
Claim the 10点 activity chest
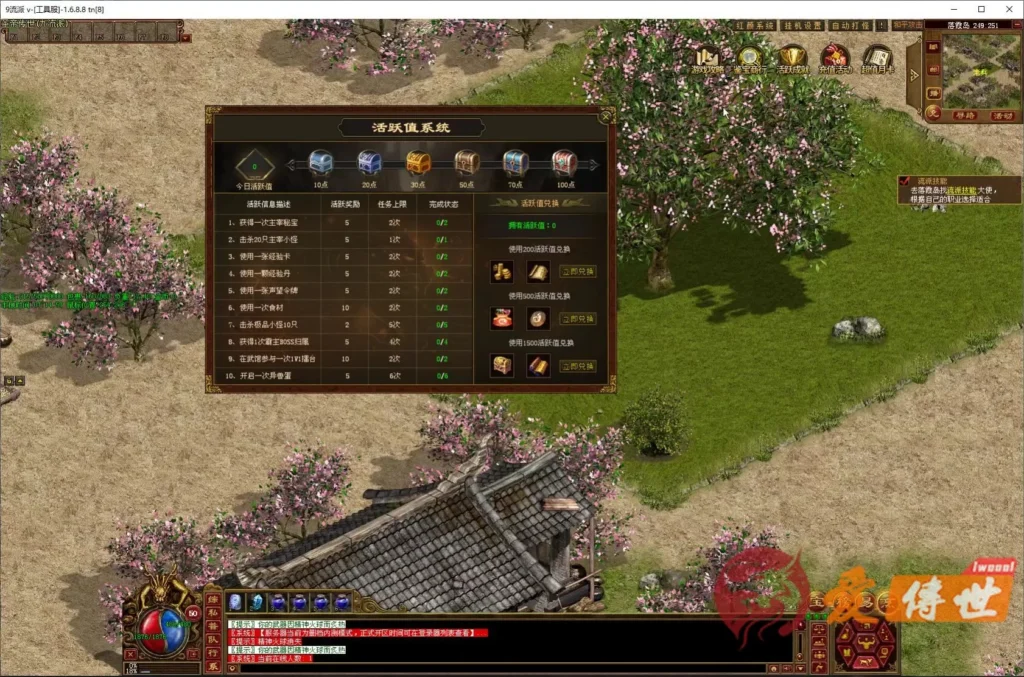click(x=321, y=163)
